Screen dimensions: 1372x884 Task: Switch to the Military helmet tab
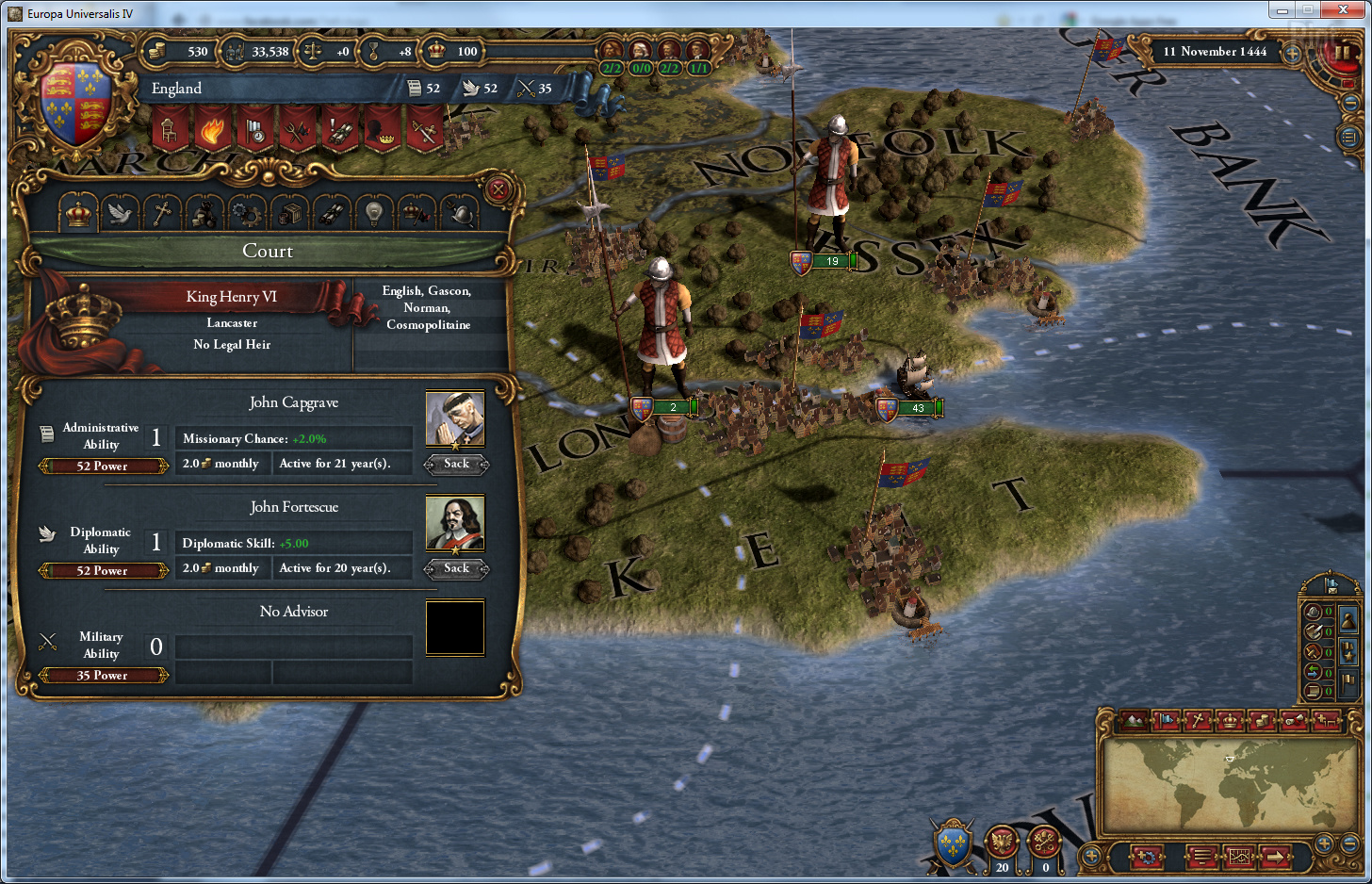460,215
